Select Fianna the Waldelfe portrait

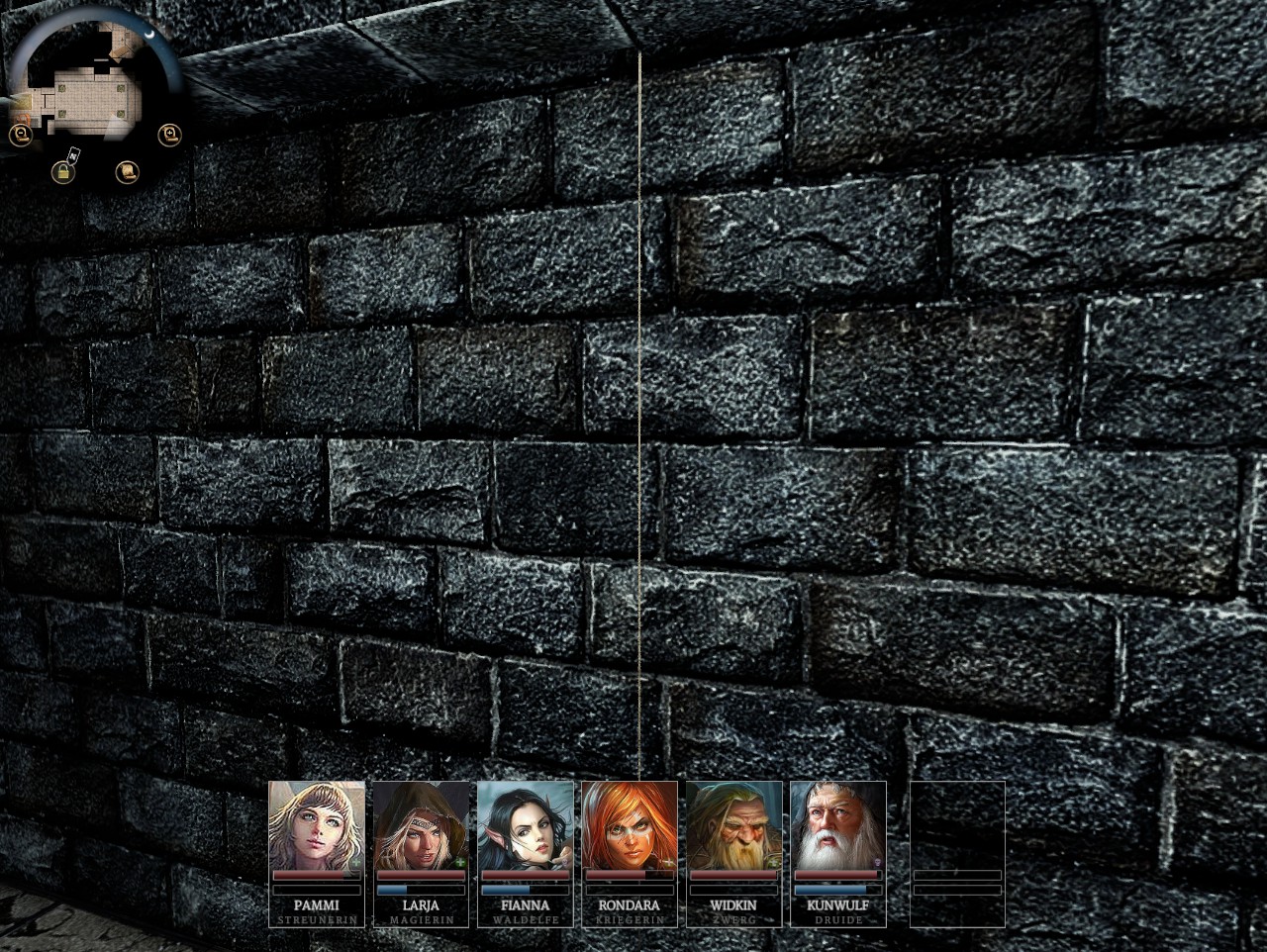coord(526,825)
